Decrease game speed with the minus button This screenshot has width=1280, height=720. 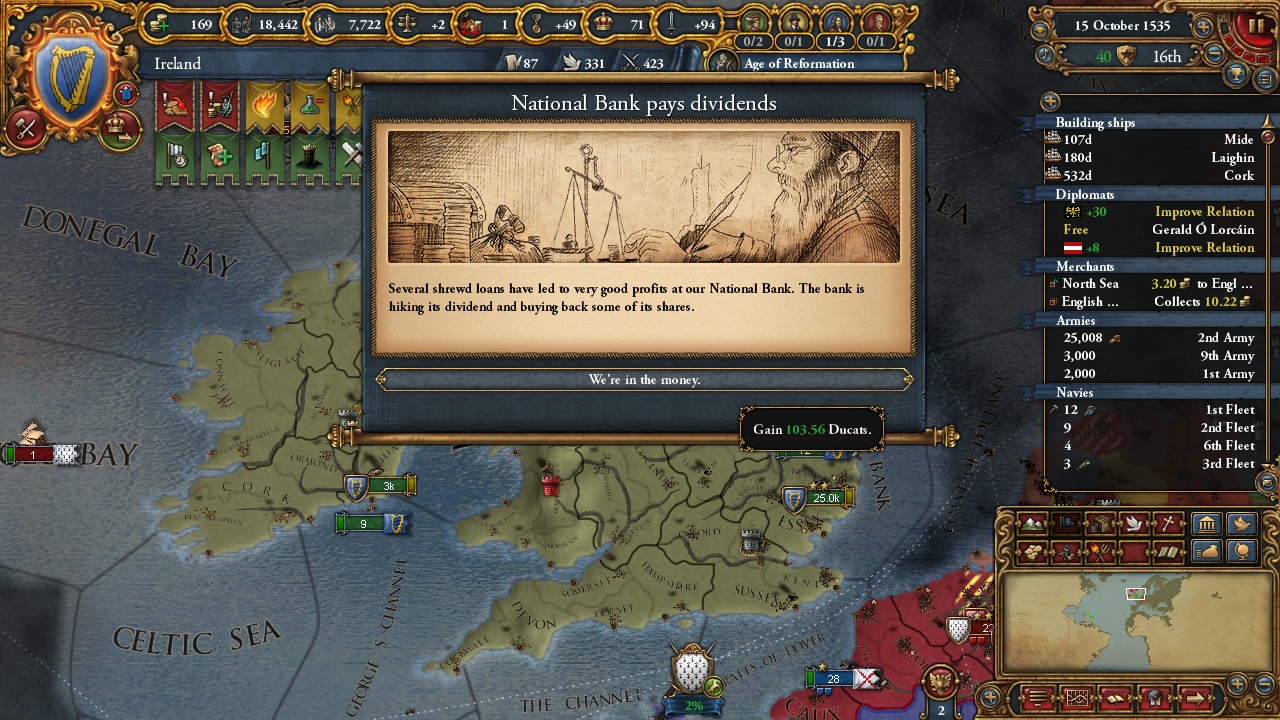pos(1214,55)
